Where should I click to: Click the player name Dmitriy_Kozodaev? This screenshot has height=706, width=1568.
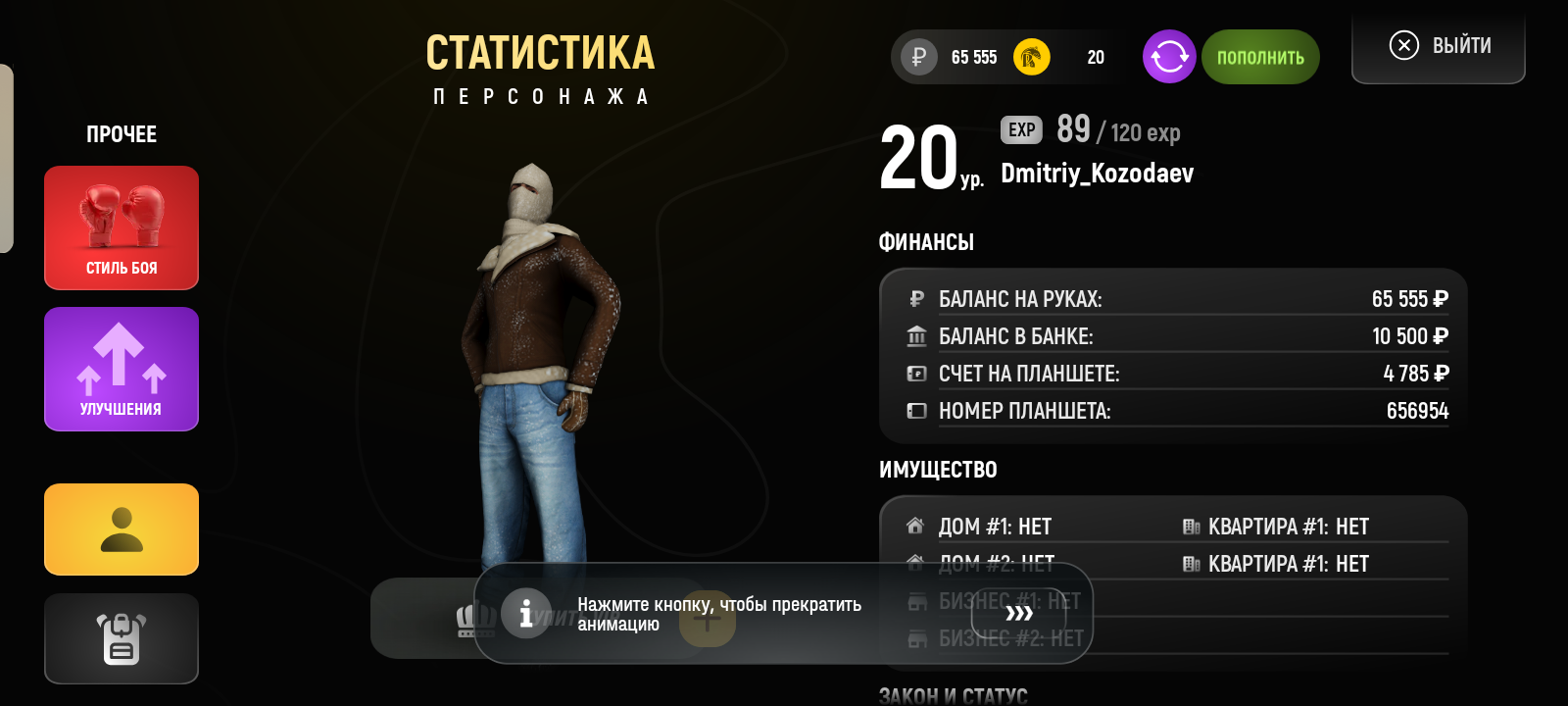tap(1096, 174)
